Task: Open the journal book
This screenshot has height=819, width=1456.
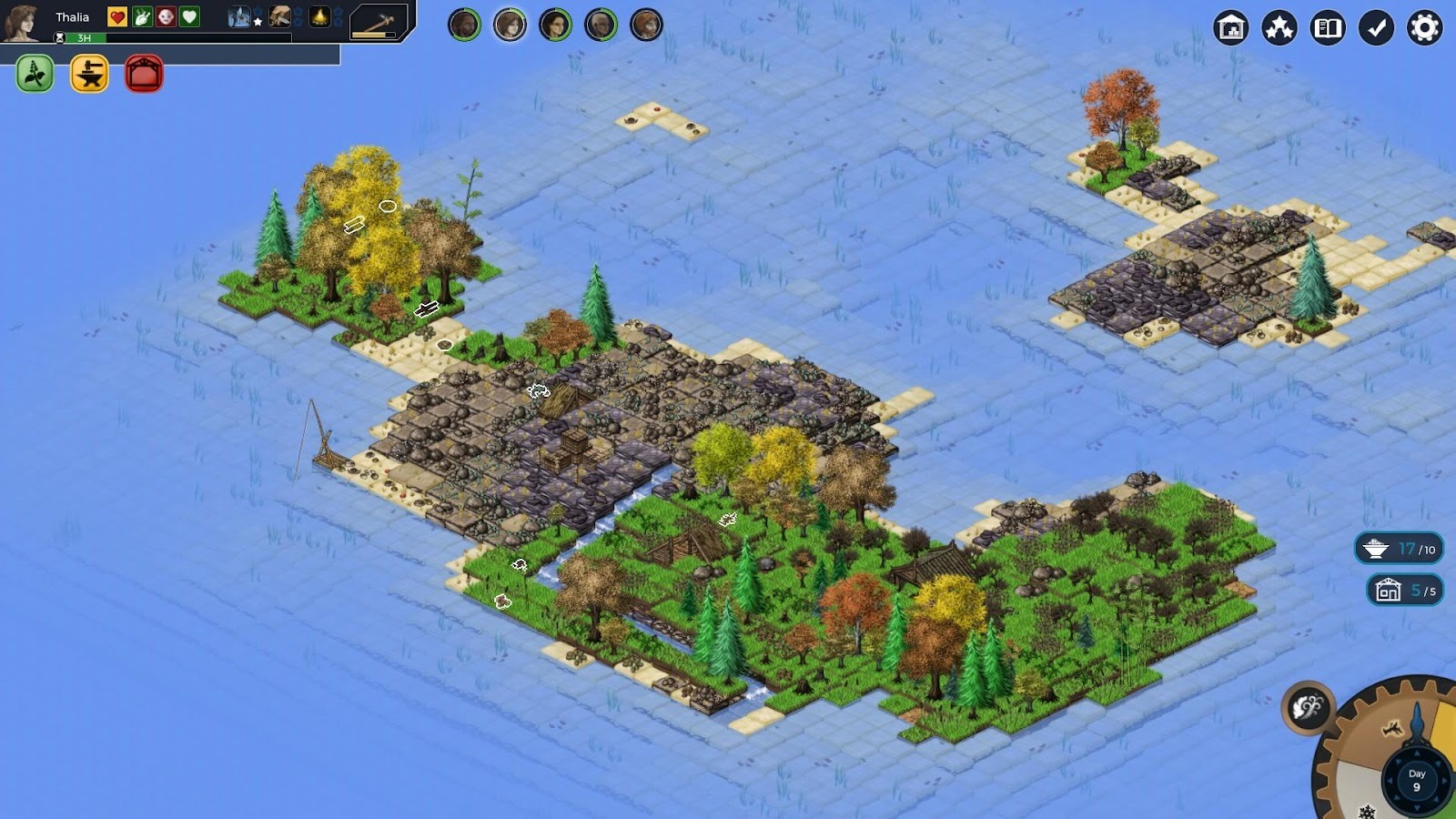Action: [1328, 28]
